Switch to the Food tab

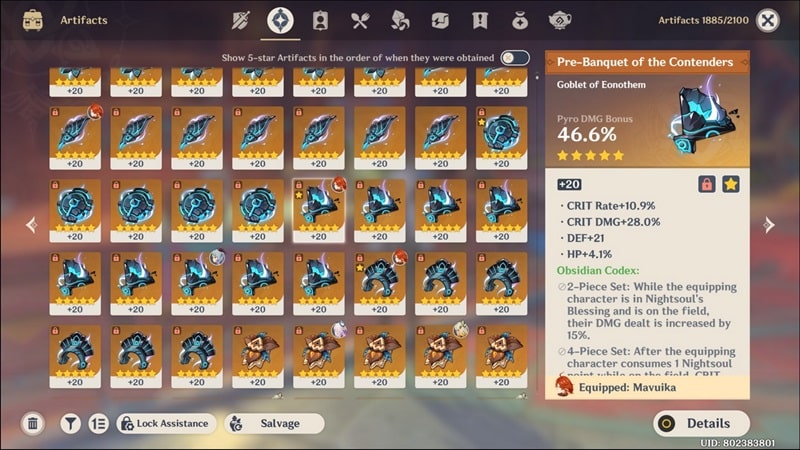[x=360, y=20]
